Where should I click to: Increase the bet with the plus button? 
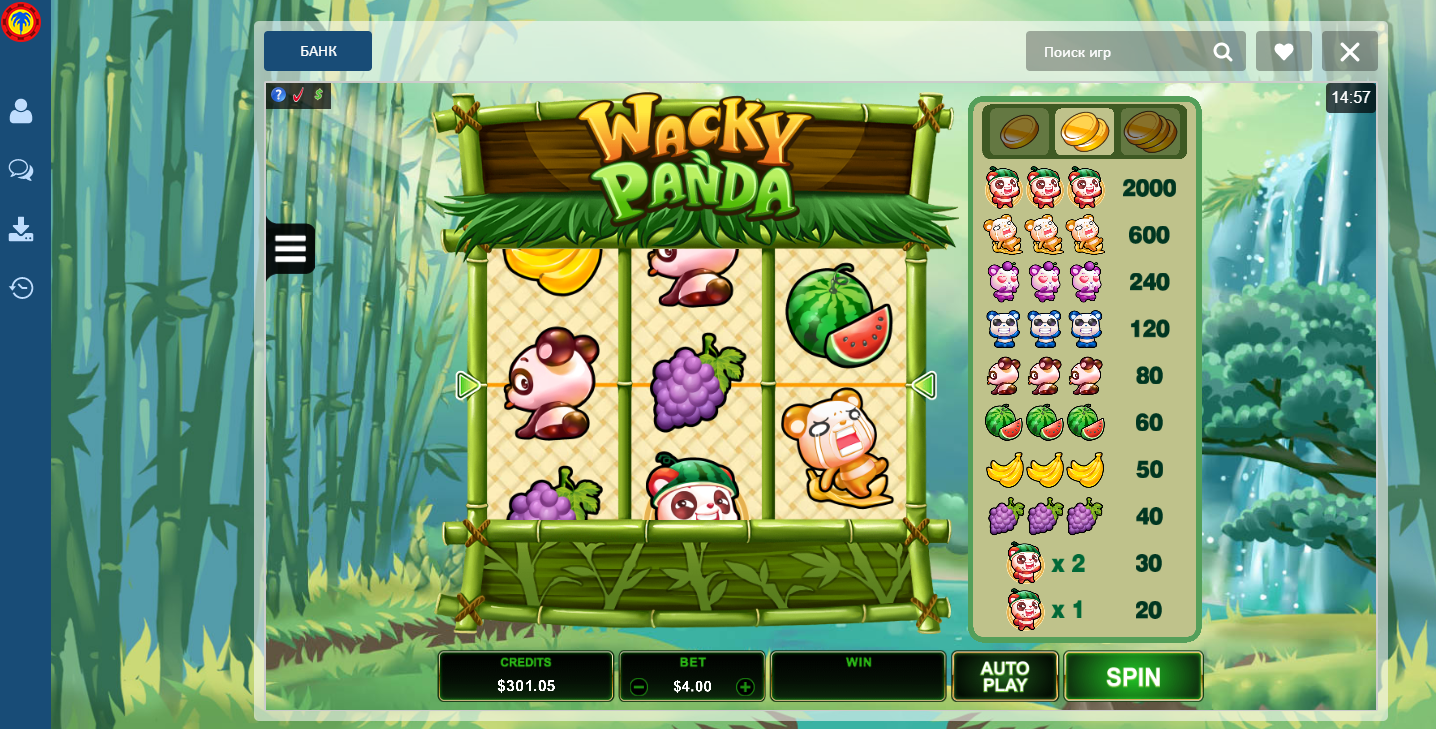point(745,687)
